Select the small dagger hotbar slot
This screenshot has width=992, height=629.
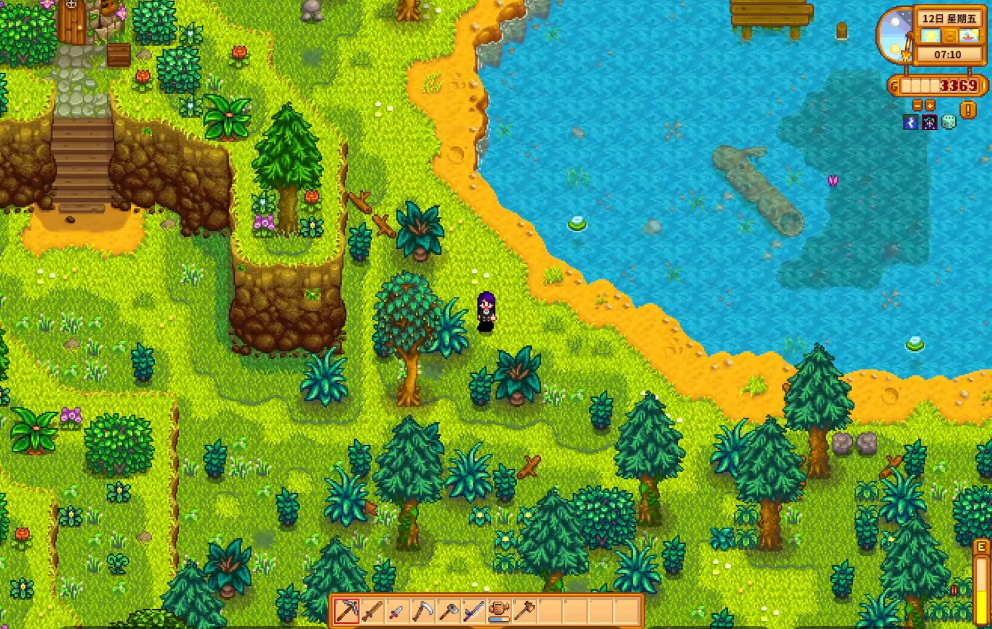point(397,611)
